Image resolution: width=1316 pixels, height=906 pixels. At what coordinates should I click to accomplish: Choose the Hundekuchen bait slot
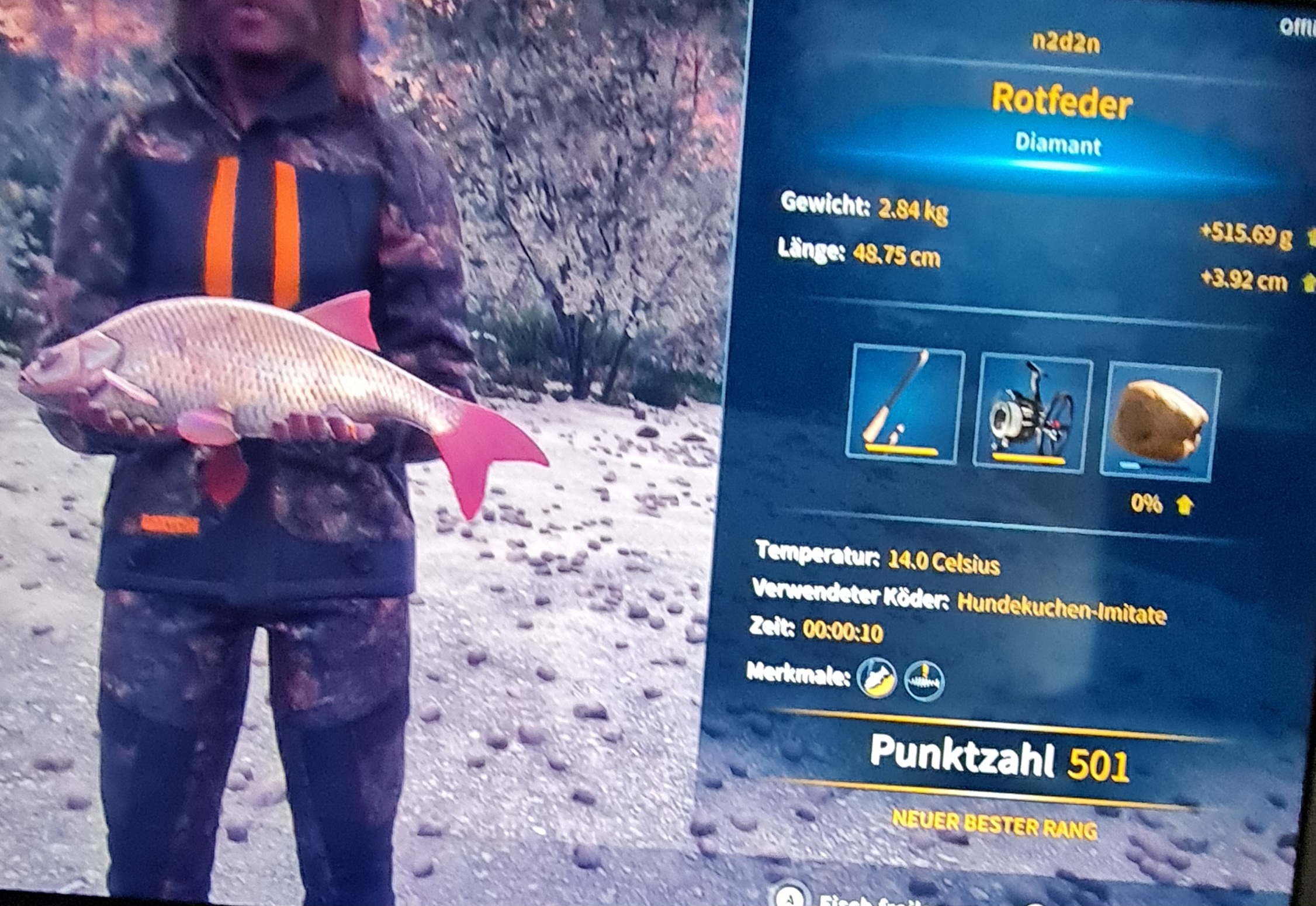coord(1159,421)
